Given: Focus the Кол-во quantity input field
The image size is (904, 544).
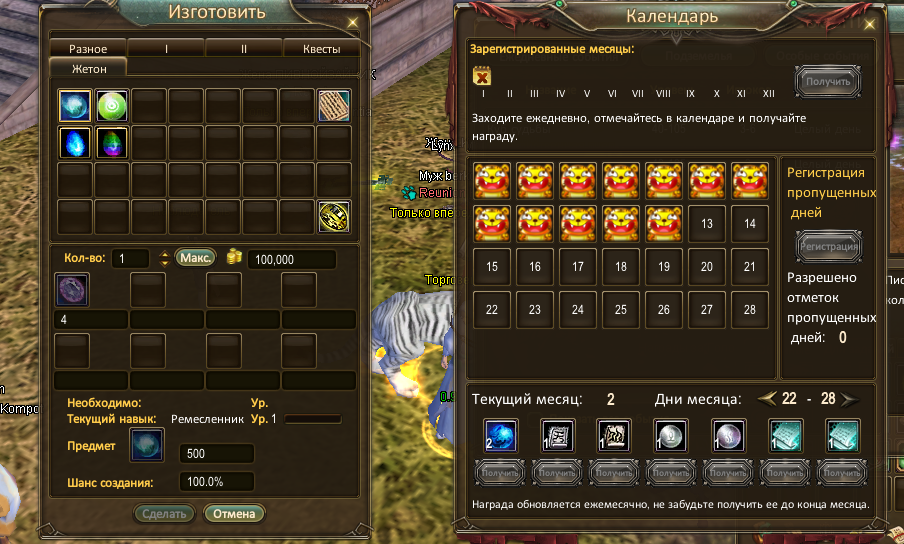Looking at the screenshot, I should 130,259.
